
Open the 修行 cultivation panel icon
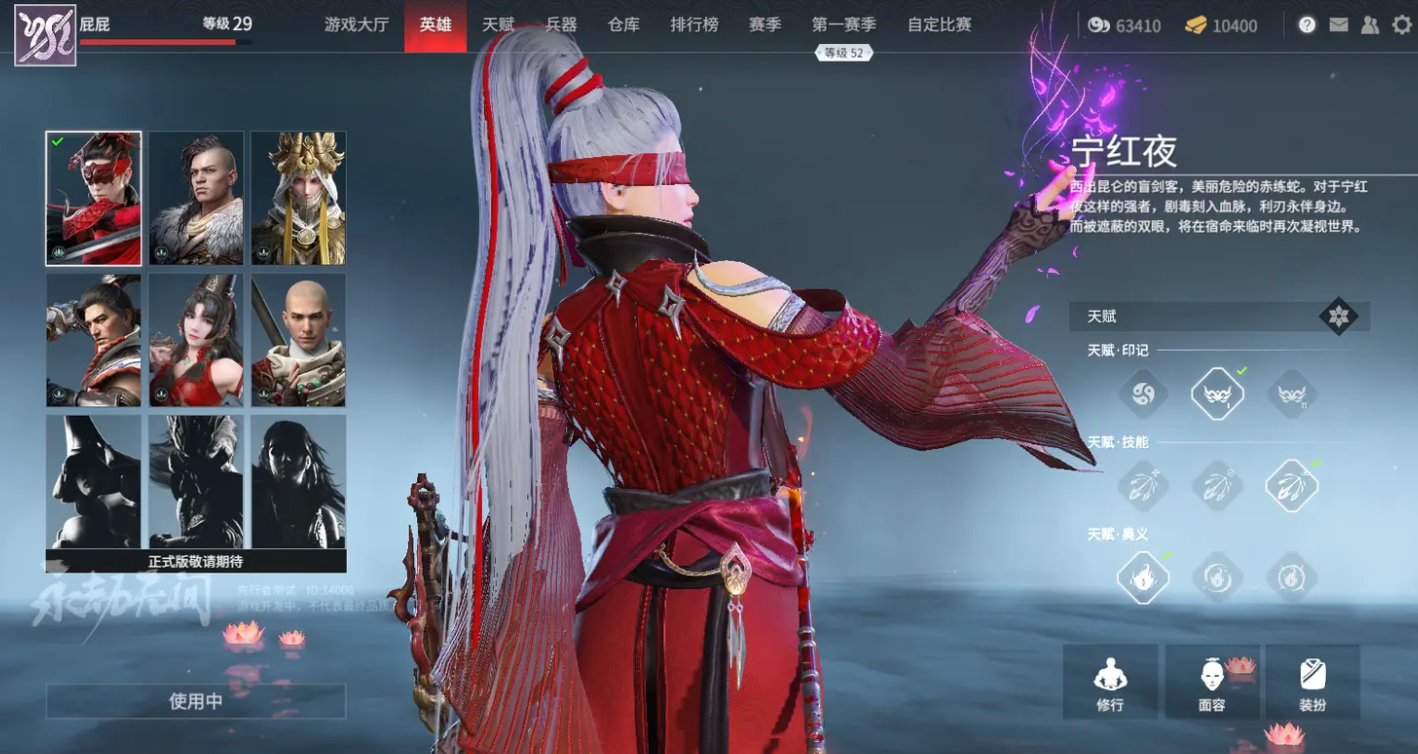tap(1110, 682)
